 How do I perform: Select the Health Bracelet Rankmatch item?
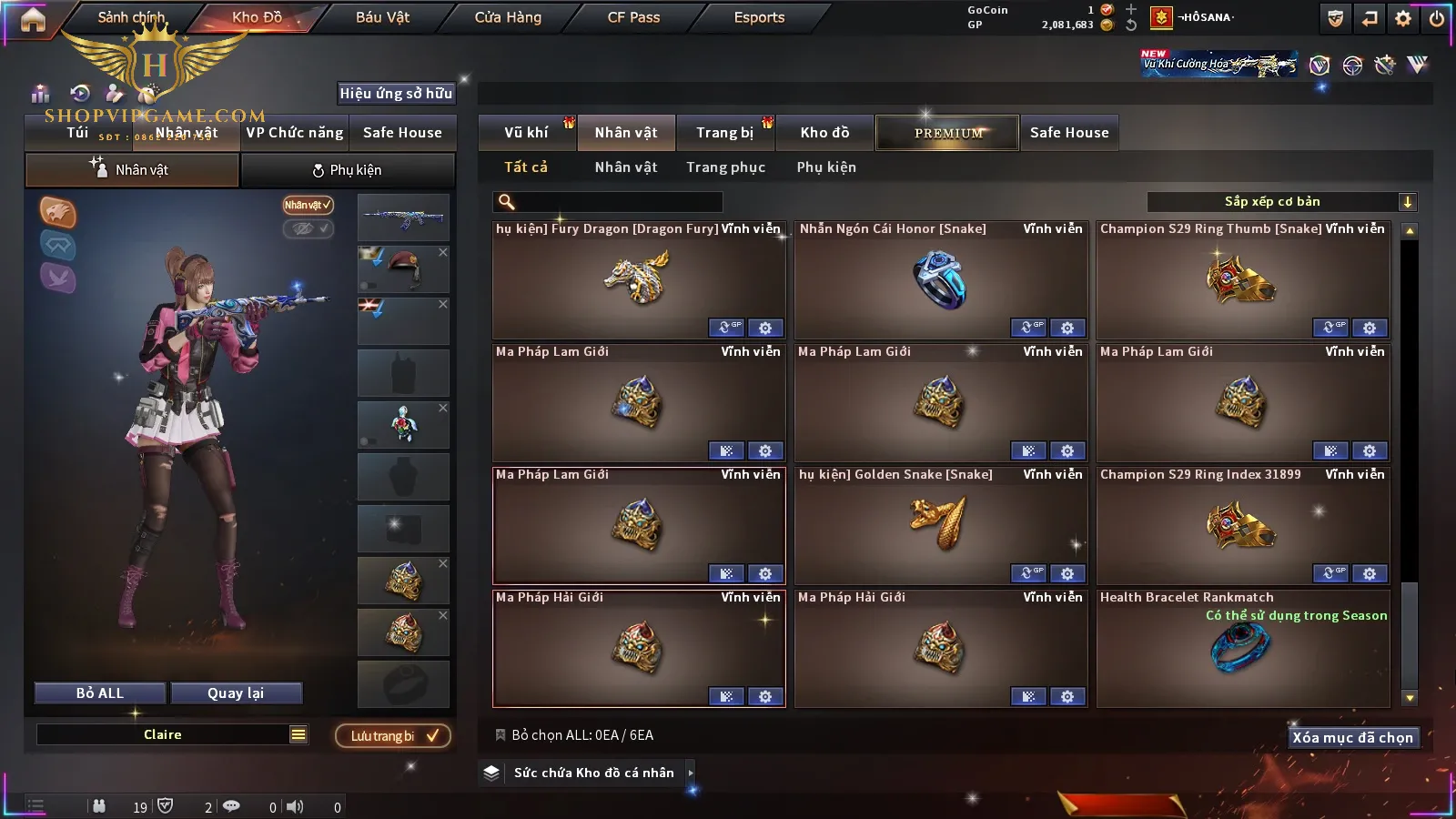point(1242,648)
